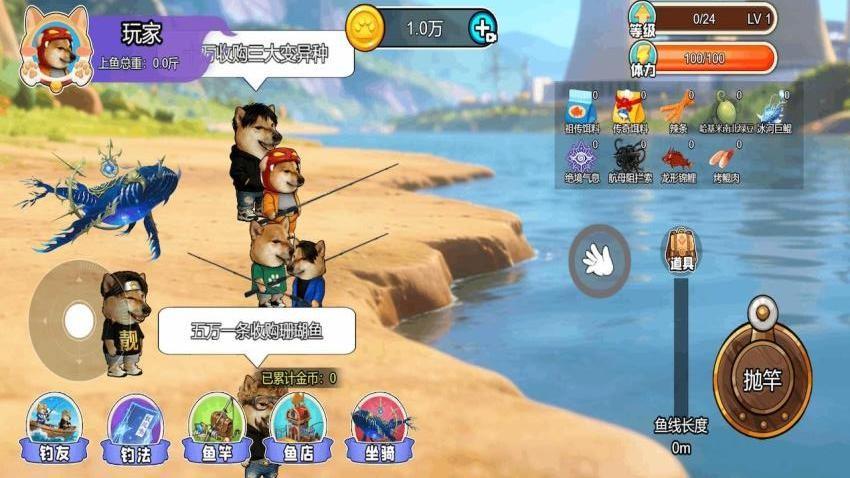This screenshot has height=478, width=850.
Task: Touch the virtual movement joystick
Action: coord(78,320)
